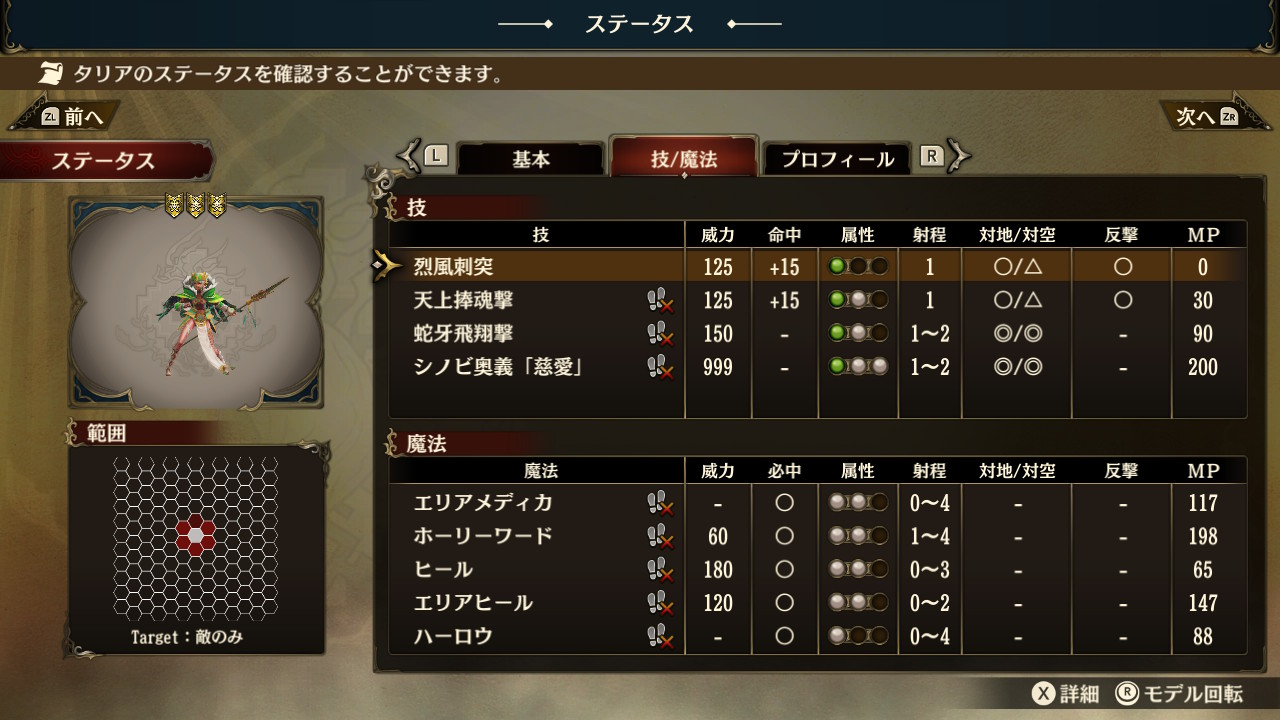Highlight the エリアヒール spell row

(473, 603)
